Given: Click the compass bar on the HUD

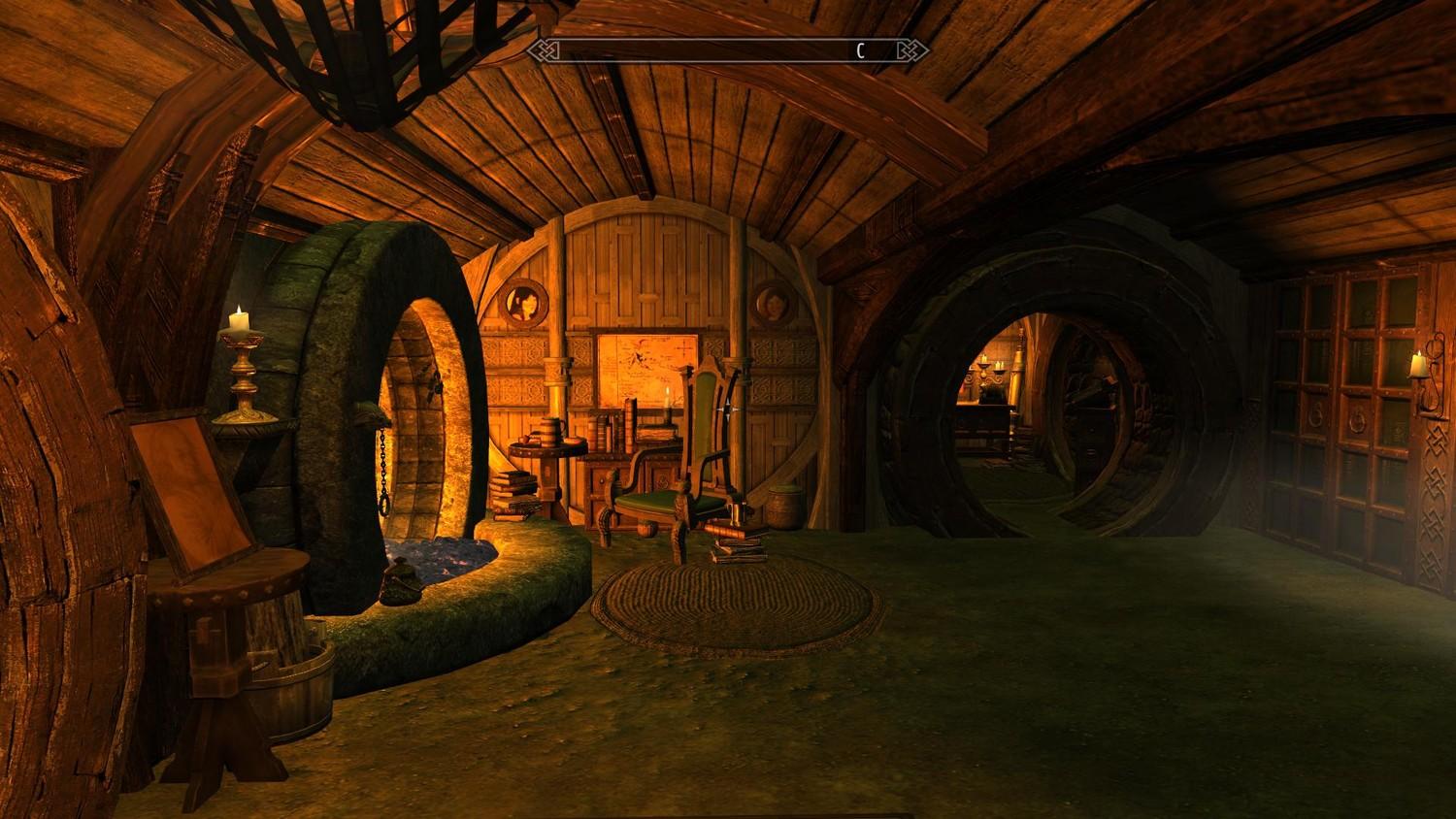Looking at the screenshot, I should coord(728,50).
